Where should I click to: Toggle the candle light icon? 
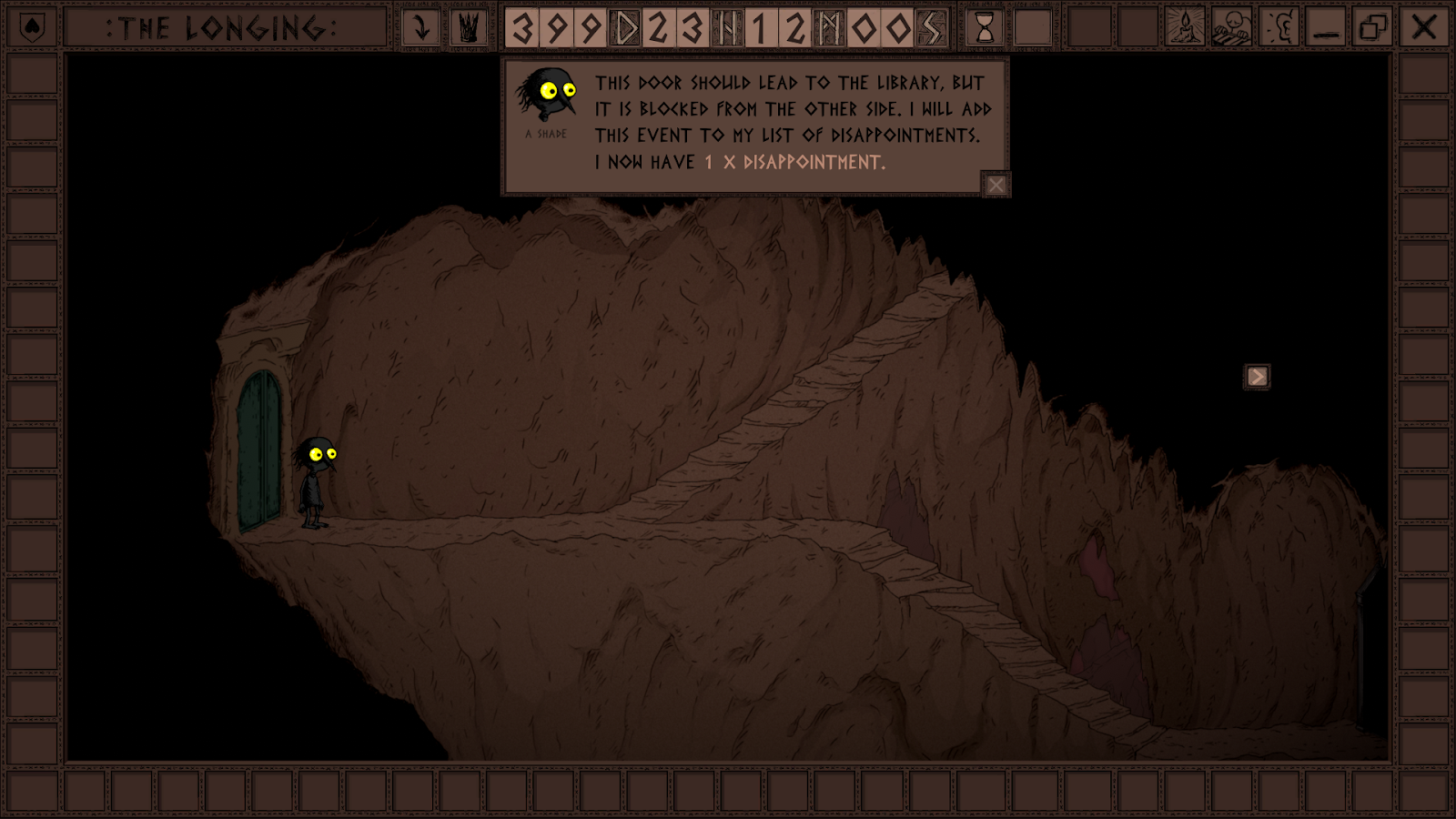(1185, 28)
